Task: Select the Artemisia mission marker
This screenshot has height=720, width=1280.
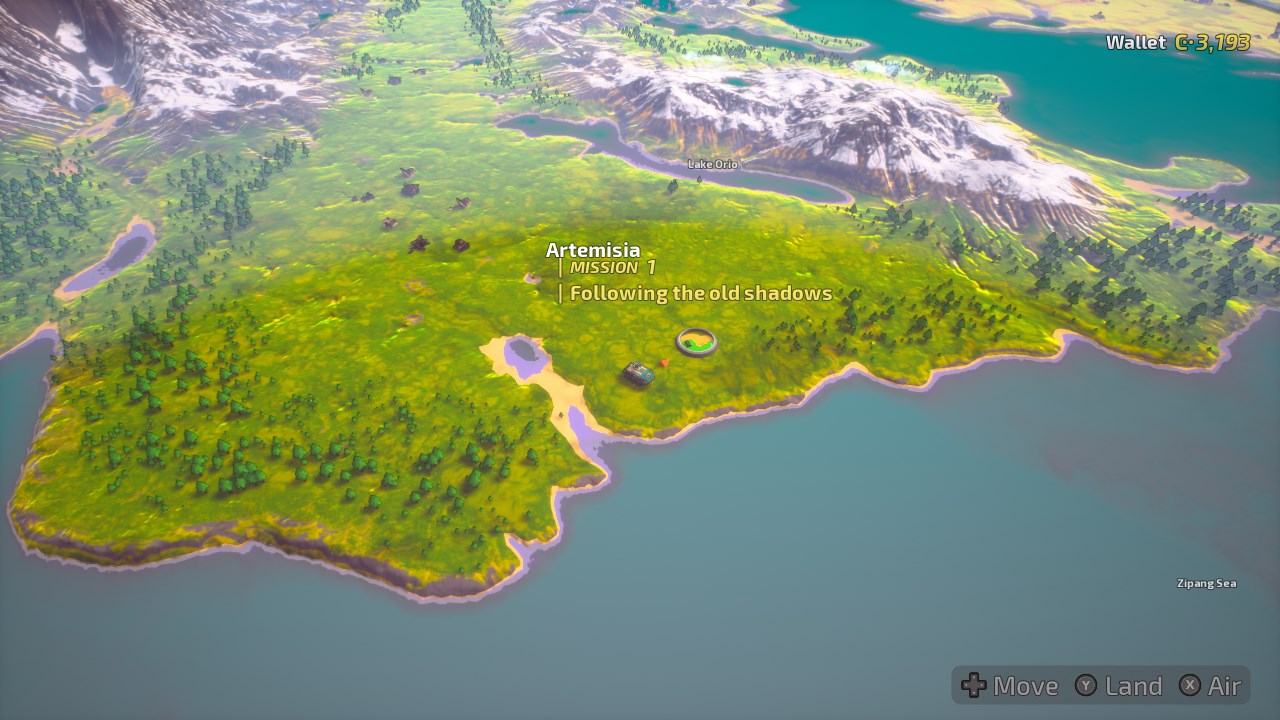Action: tap(593, 250)
